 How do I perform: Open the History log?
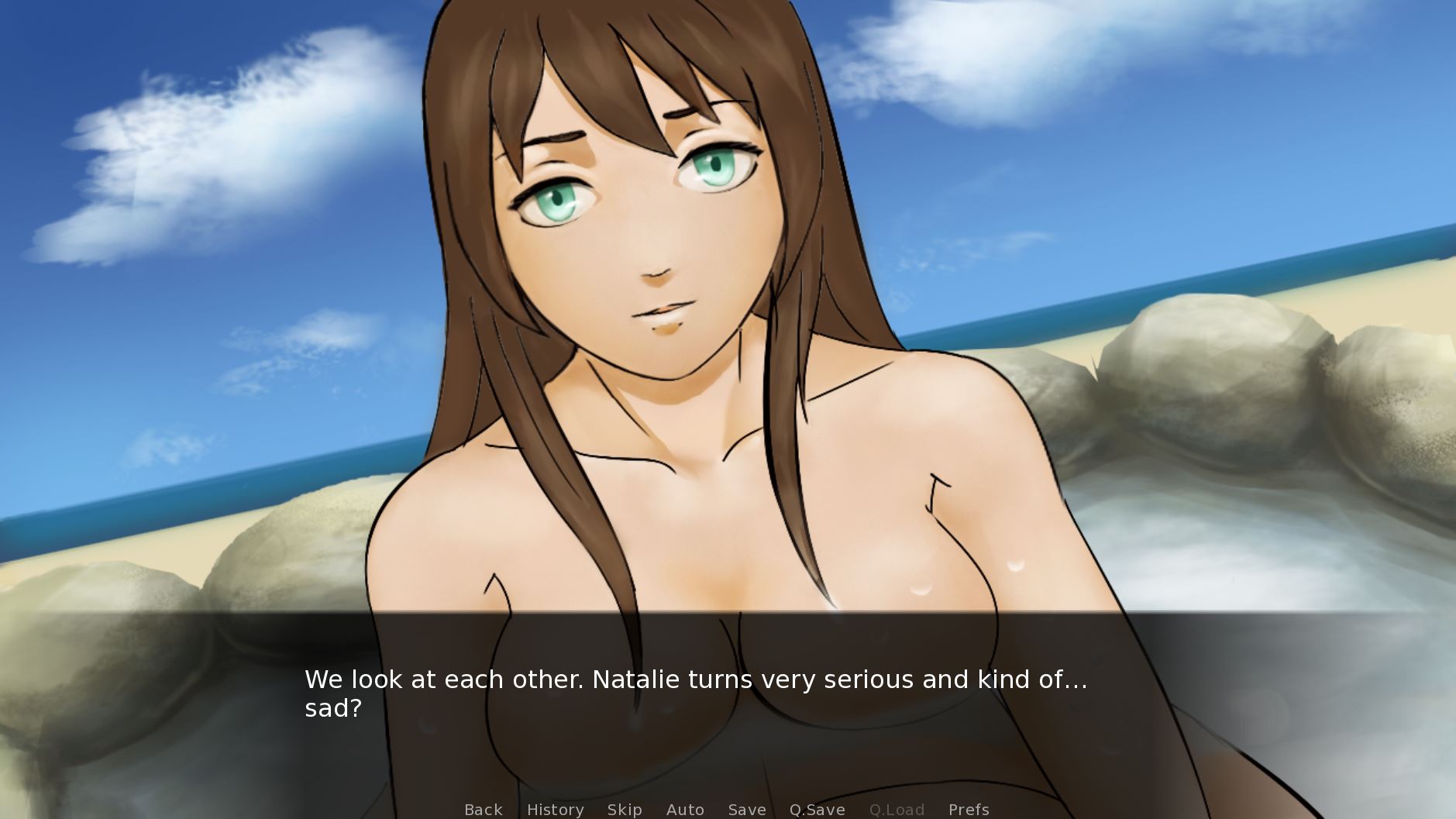[555, 810]
